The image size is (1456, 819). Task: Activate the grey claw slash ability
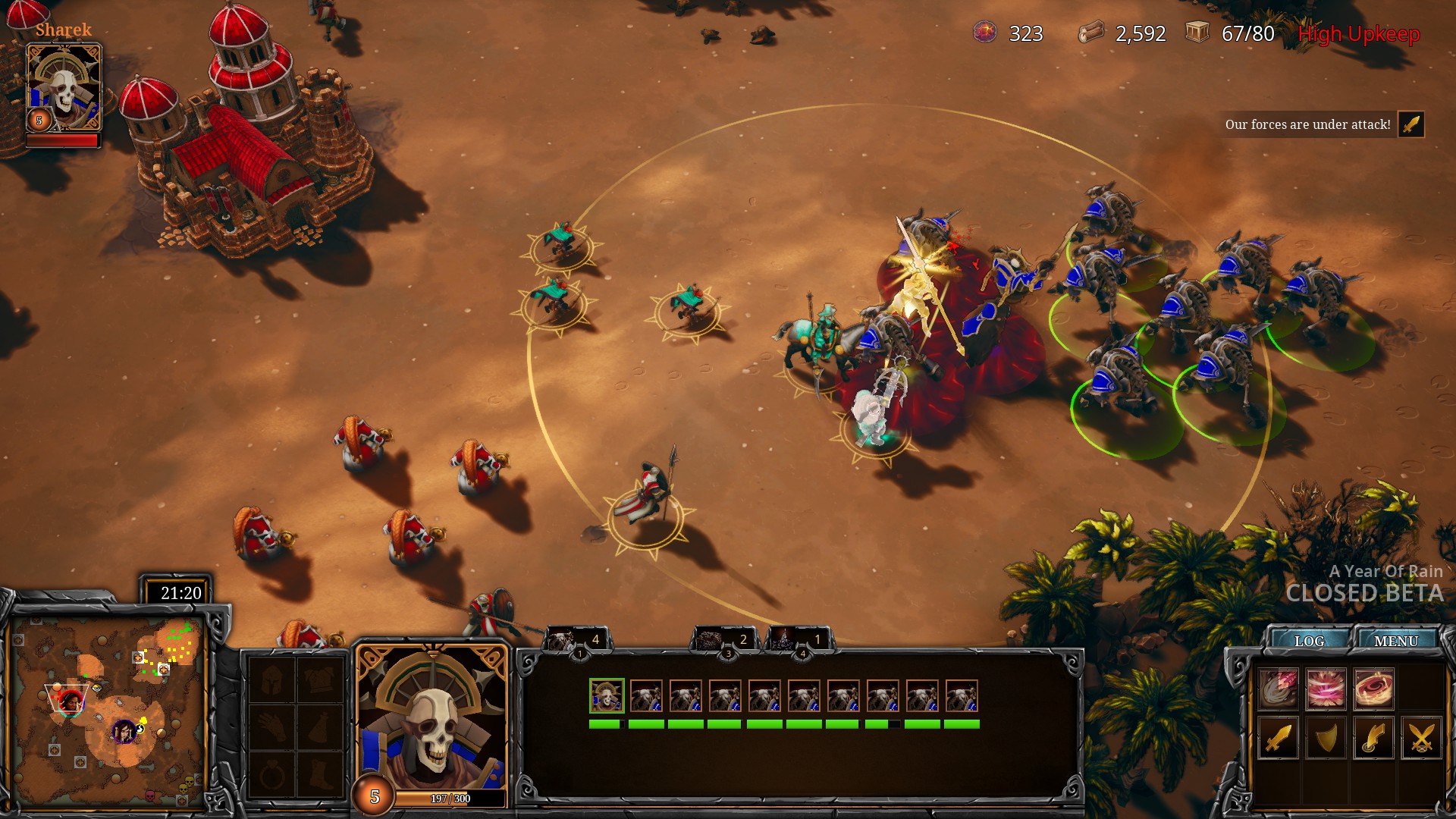pos(1279,689)
